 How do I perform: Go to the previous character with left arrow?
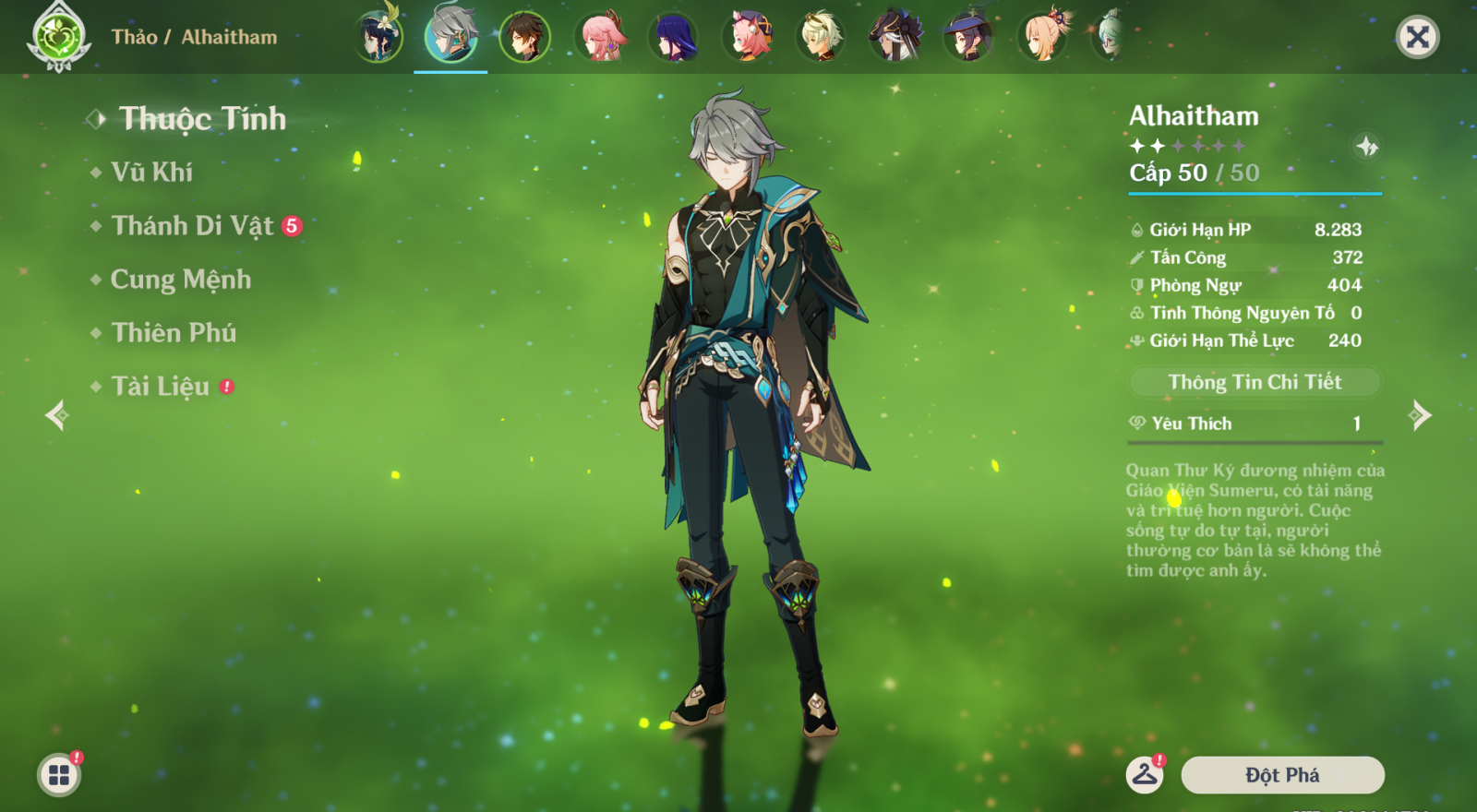pyautogui.click(x=57, y=415)
